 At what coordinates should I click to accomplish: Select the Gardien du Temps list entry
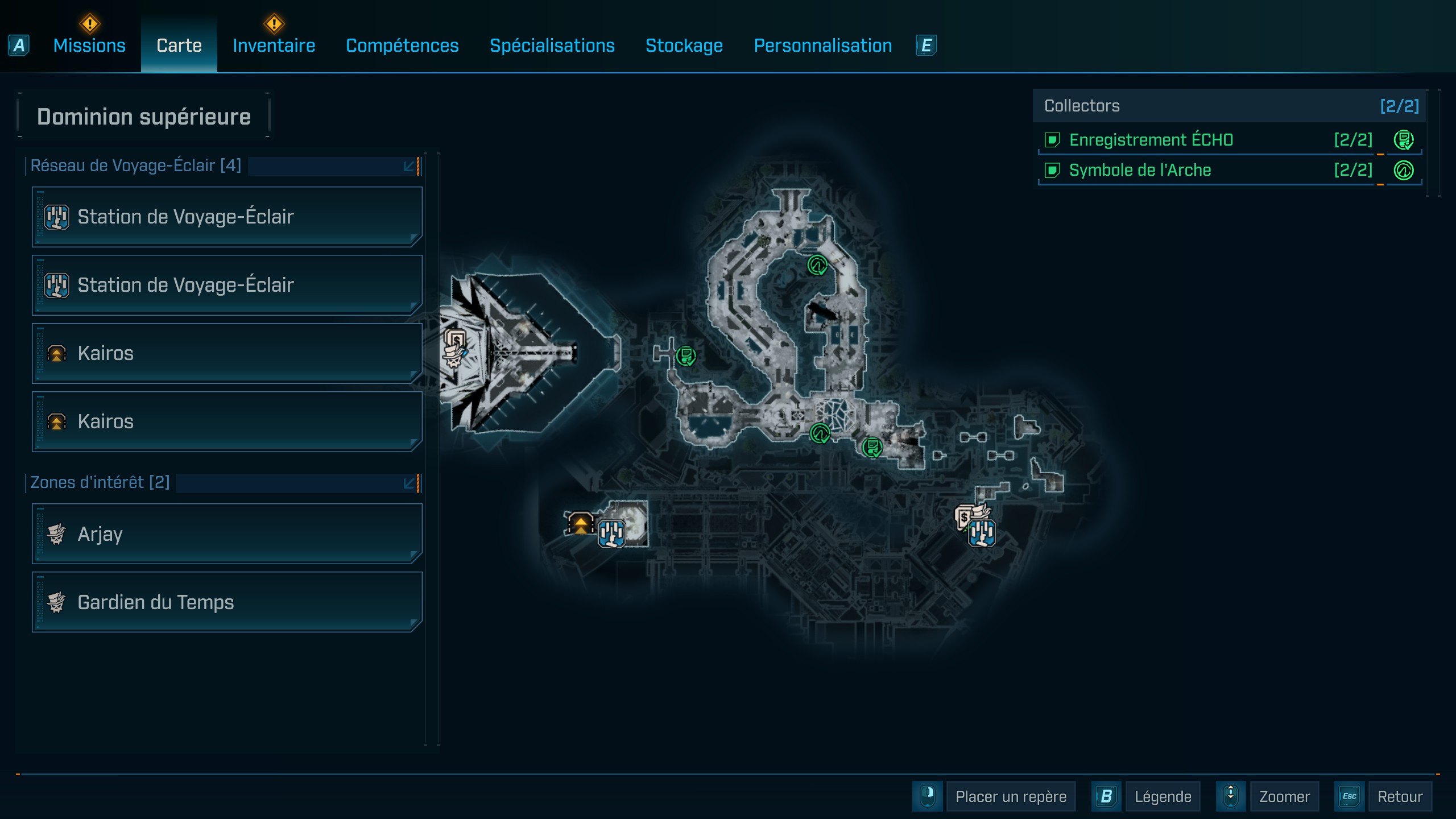click(226, 602)
